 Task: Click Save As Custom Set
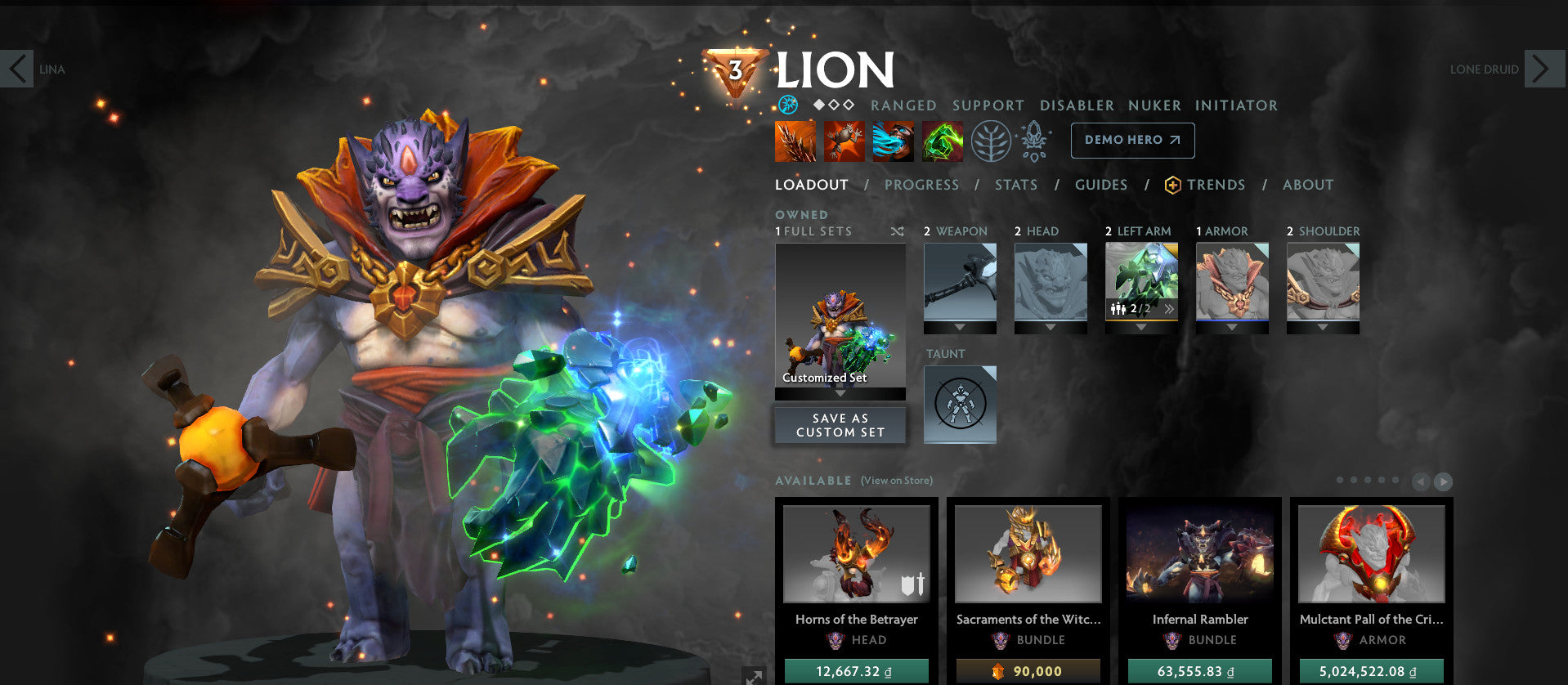[840, 424]
